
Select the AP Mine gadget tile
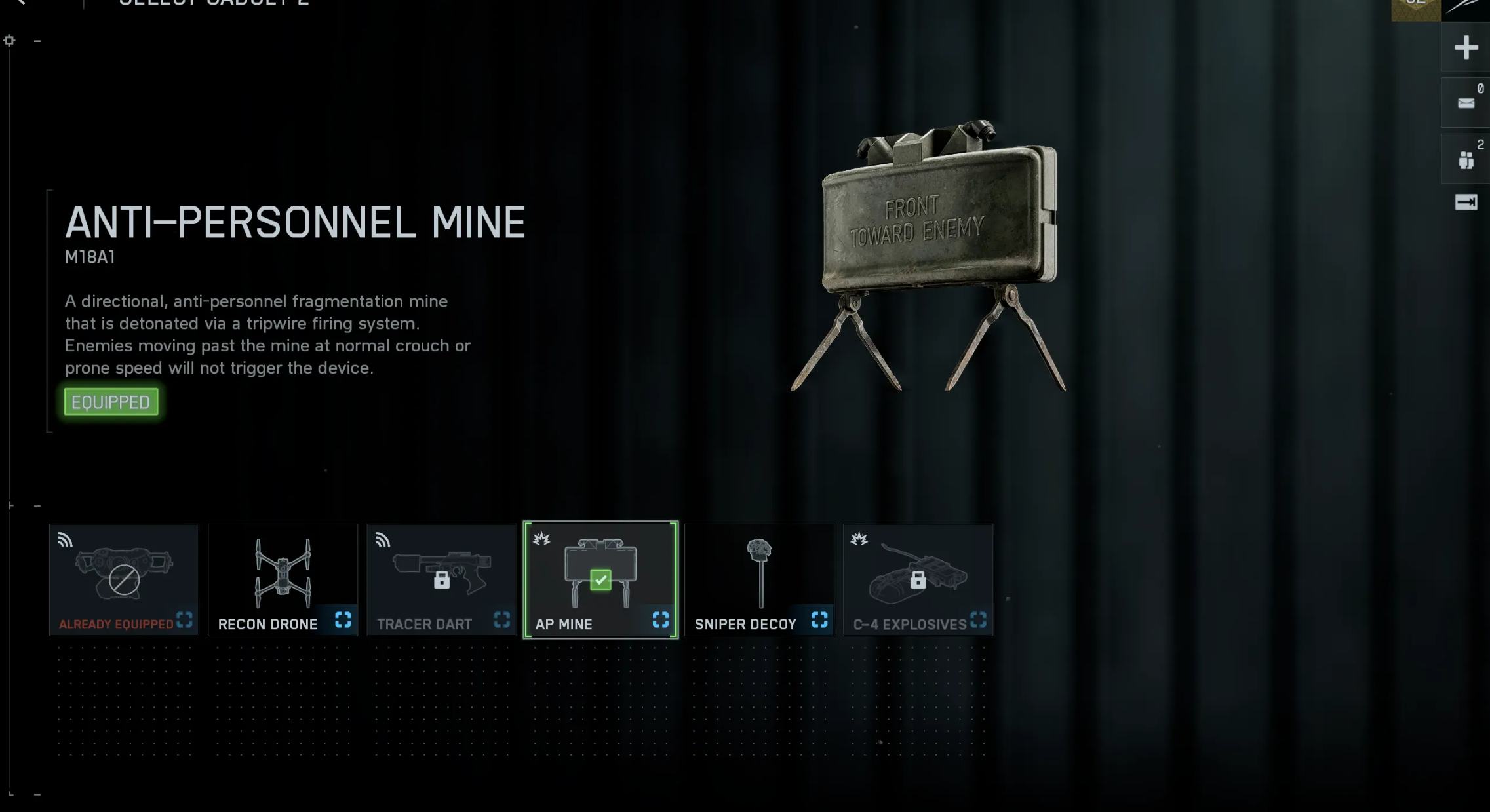click(x=600, y=578)
